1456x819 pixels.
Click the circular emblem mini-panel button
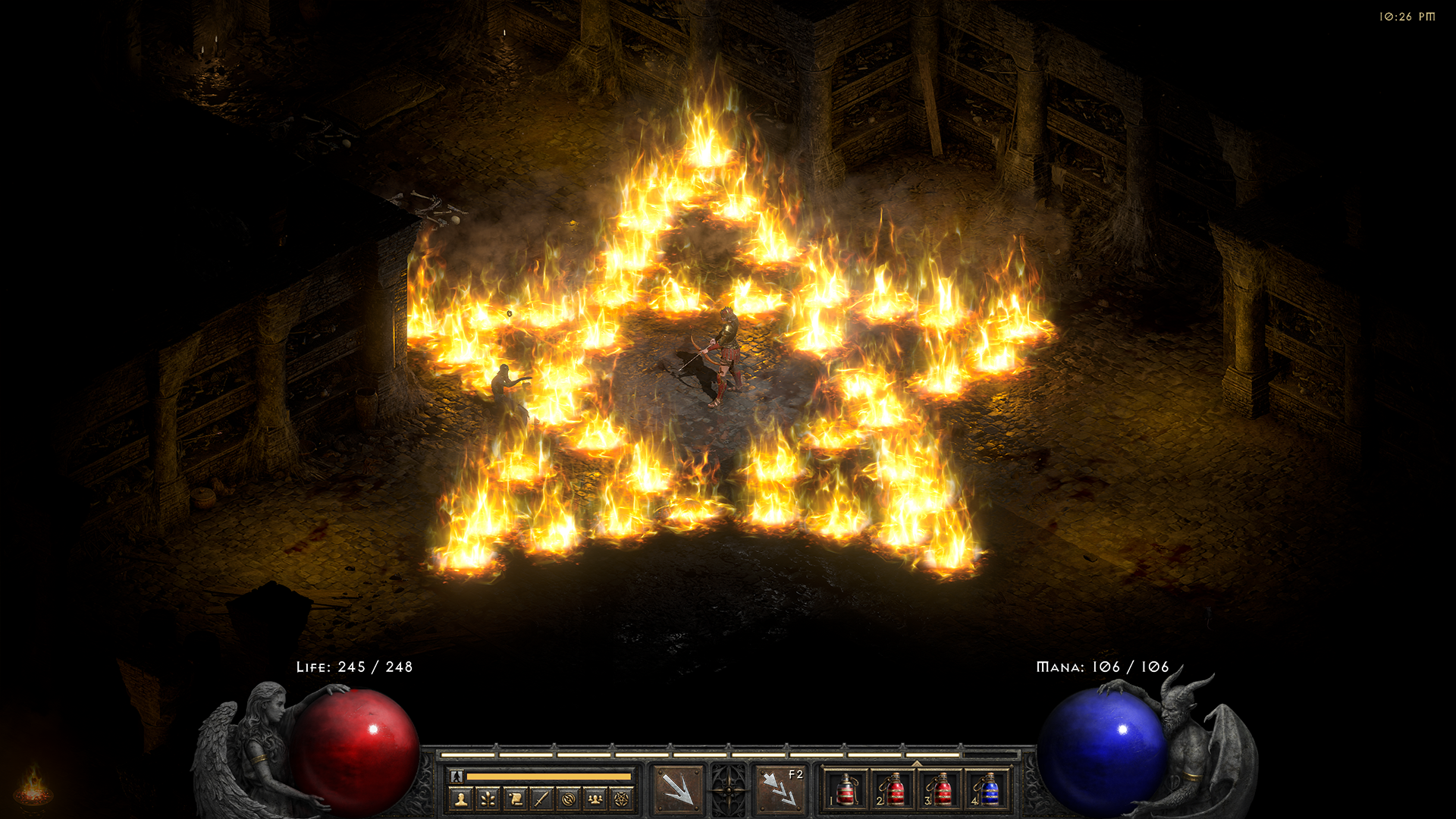click(569, 799)
